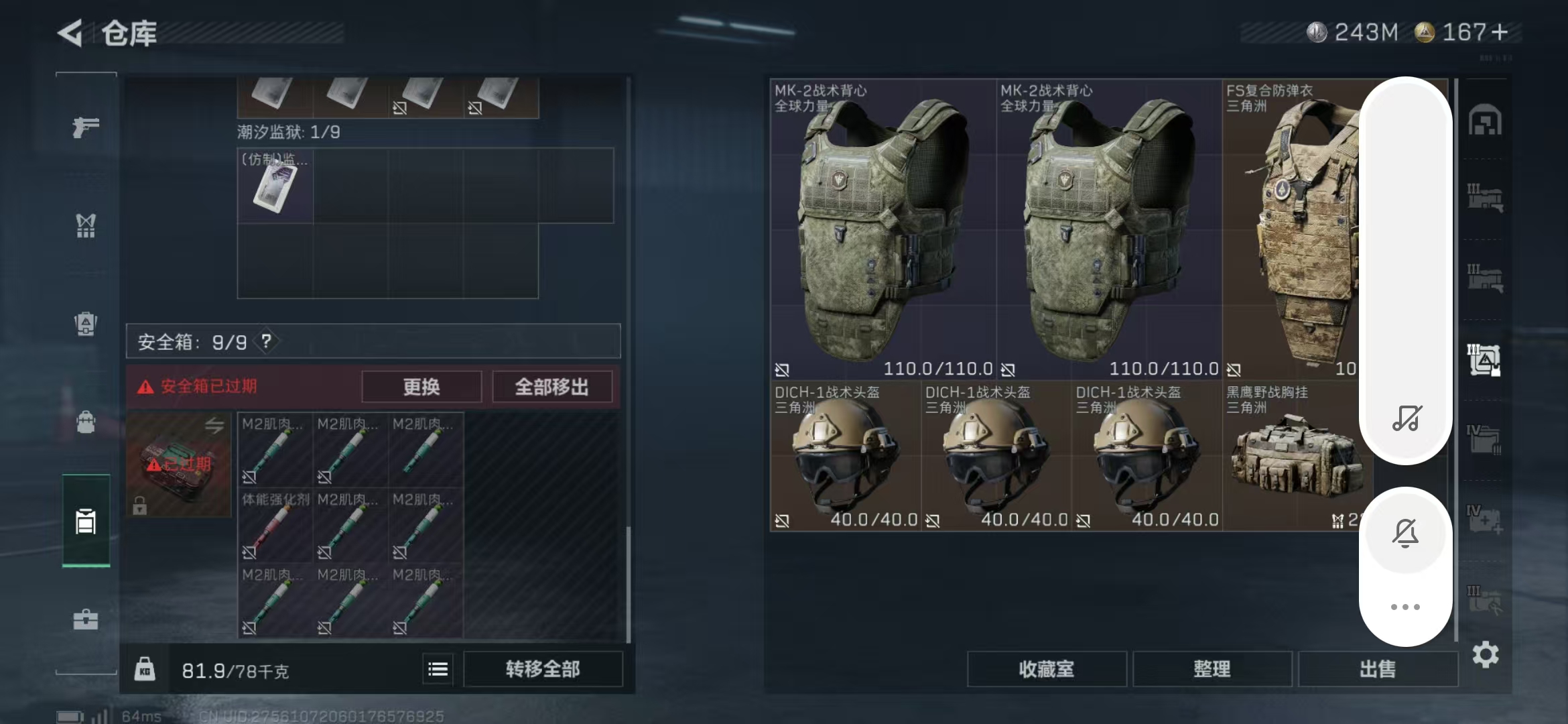
Task: Click the 更换 replace safe box button
Action: (421, 387)
